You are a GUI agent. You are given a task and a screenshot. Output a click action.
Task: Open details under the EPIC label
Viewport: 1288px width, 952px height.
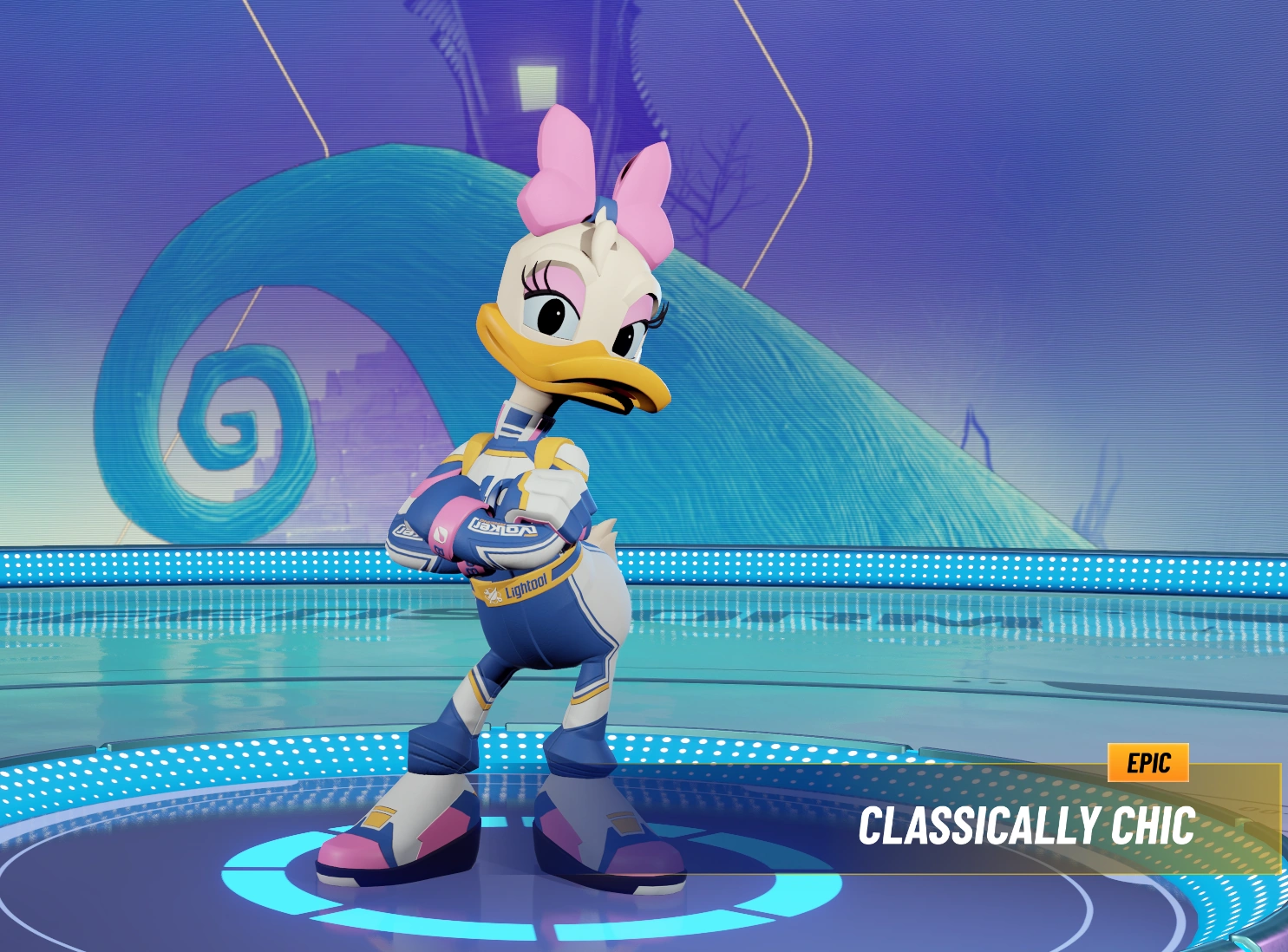click(1149, 764)
